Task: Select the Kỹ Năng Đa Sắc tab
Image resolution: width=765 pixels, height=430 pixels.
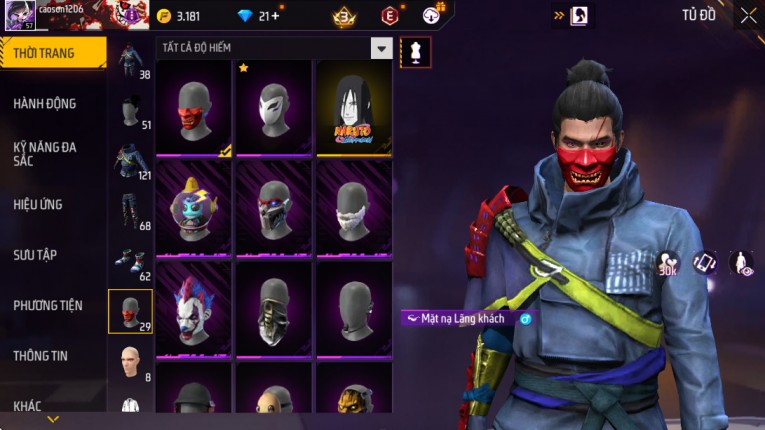Action: 45,153
